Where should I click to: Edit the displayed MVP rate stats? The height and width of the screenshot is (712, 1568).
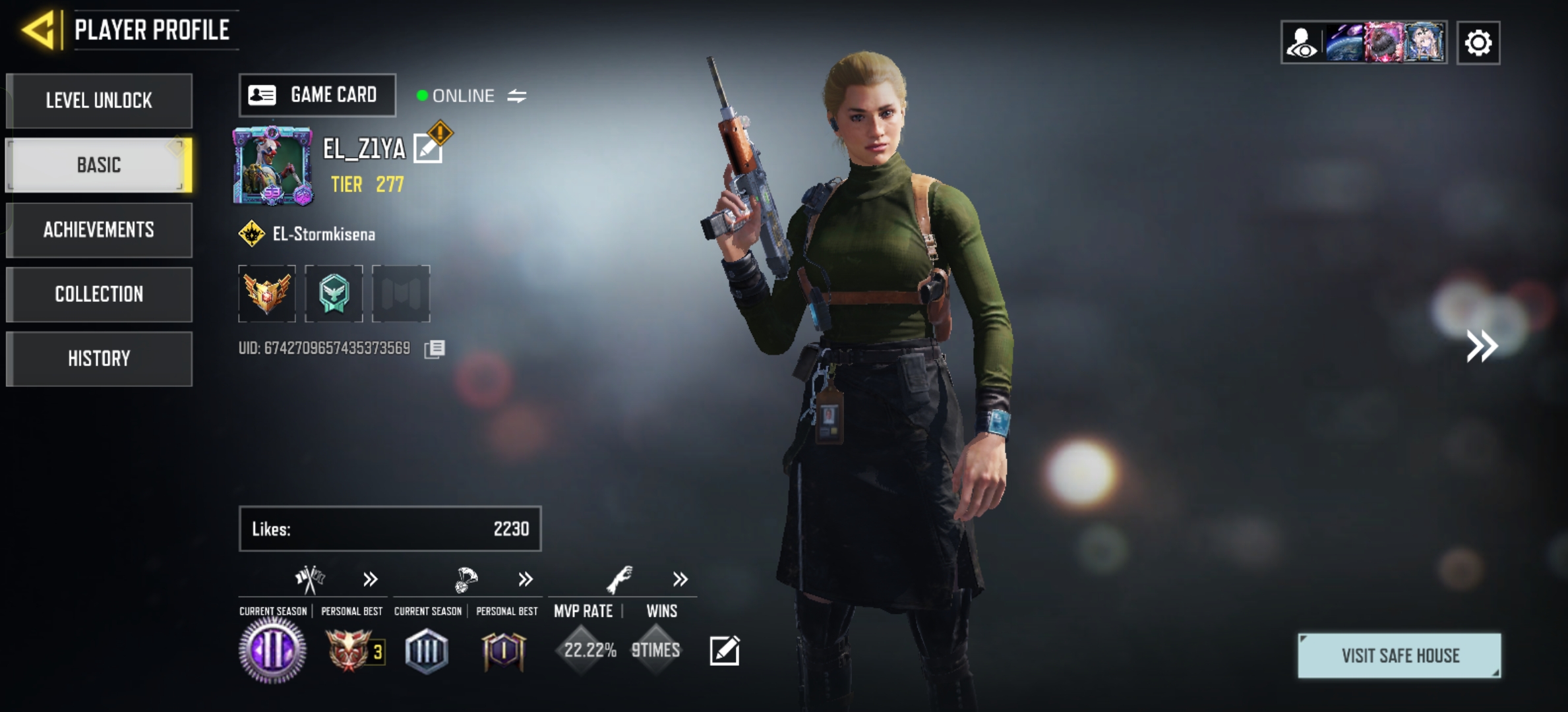[724, 651]
